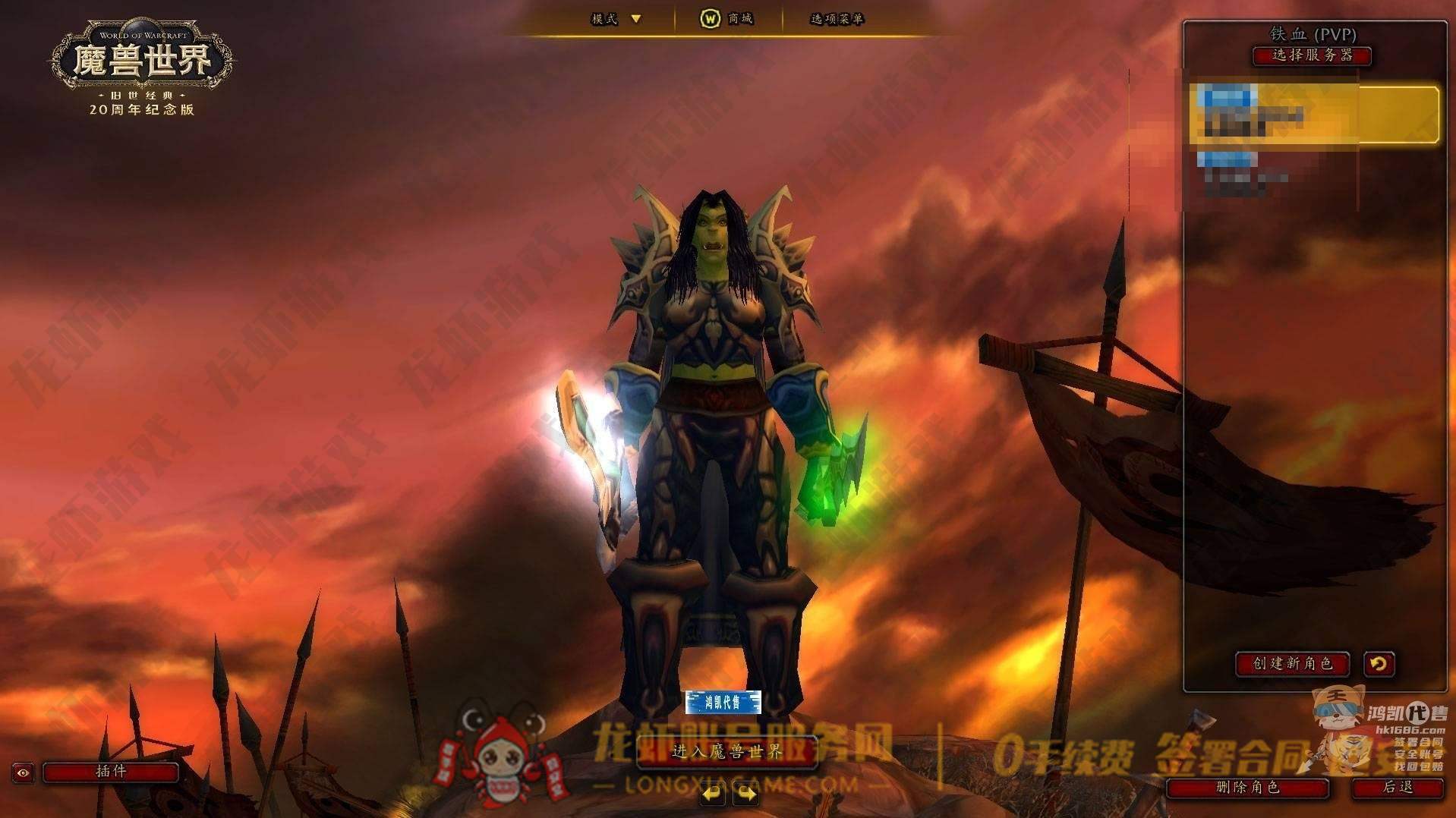Image resolution: width=1456 pixels, height=818 pixels.
Task: Click 创建新角色 to create a character
Action: coord(1292,664)
